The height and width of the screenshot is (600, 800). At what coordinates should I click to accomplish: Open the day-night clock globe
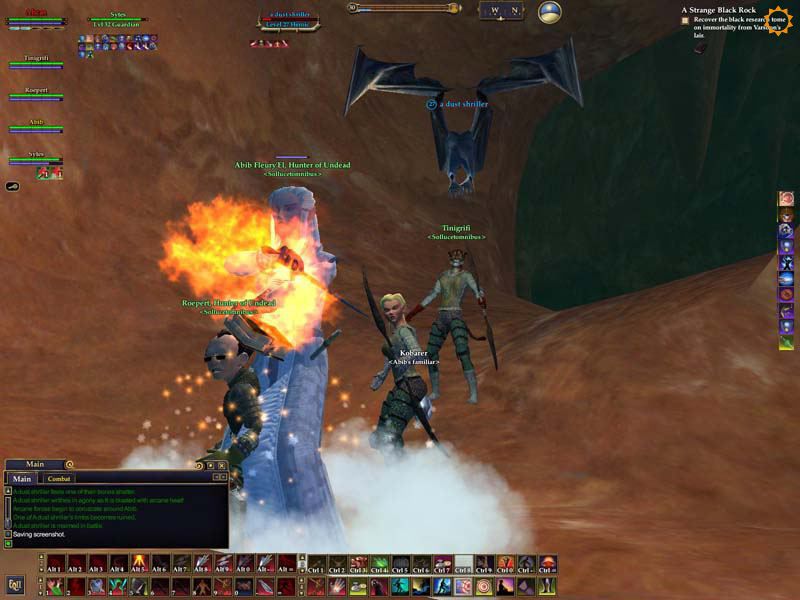[549, 12]
